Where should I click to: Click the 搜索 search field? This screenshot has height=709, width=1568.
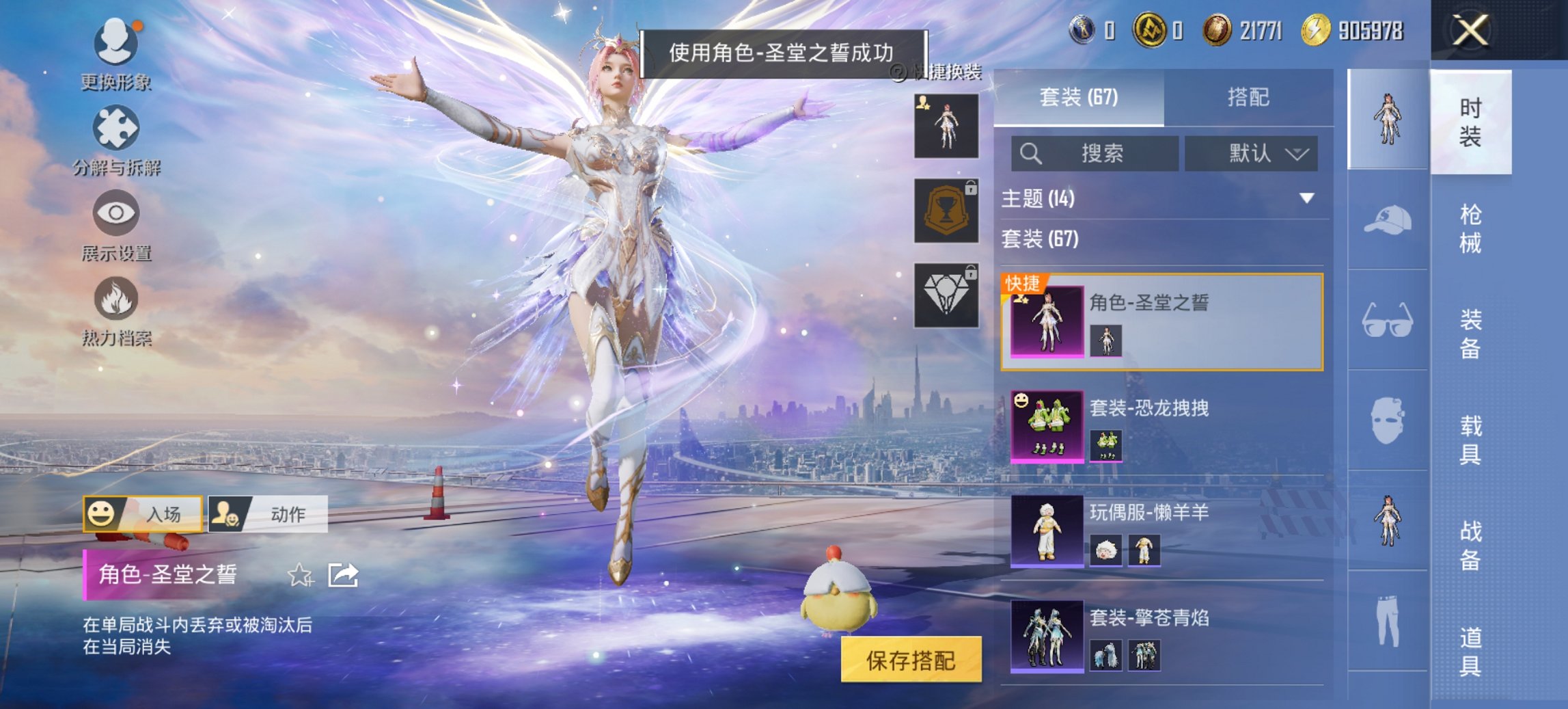pyautogui.click(x=1093, y=153)
